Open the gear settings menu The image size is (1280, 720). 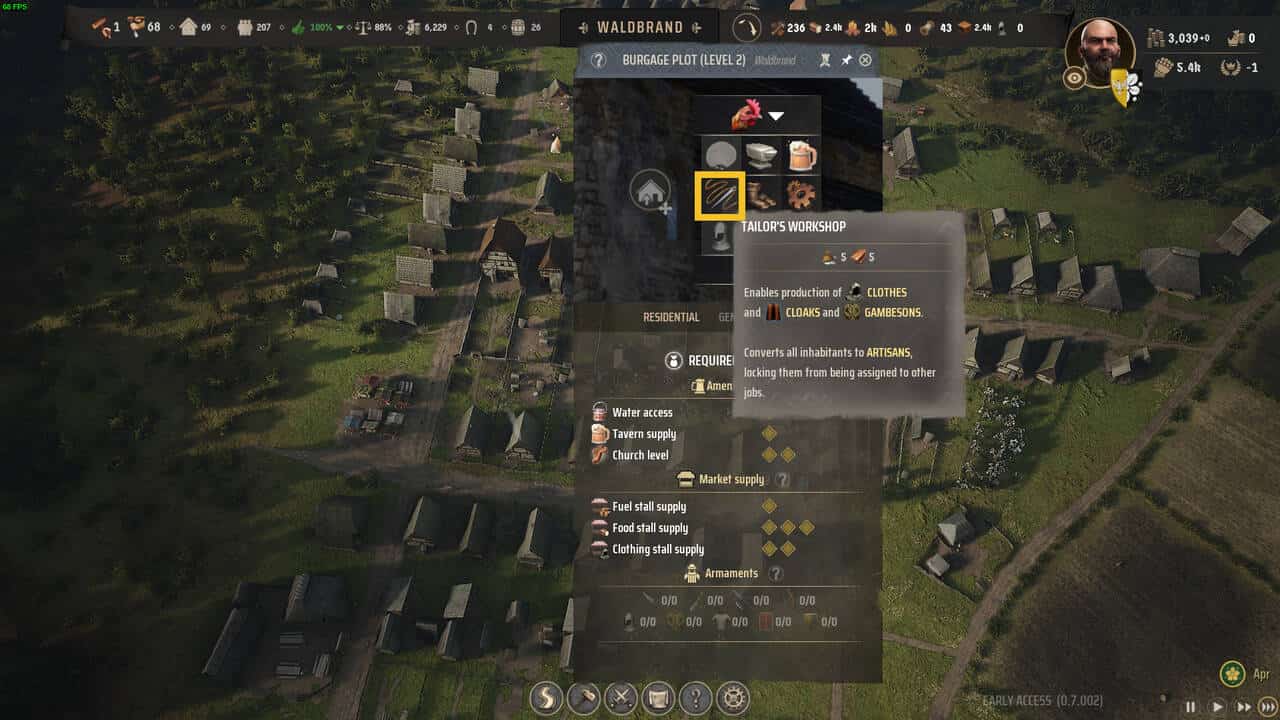pos(734,697)
